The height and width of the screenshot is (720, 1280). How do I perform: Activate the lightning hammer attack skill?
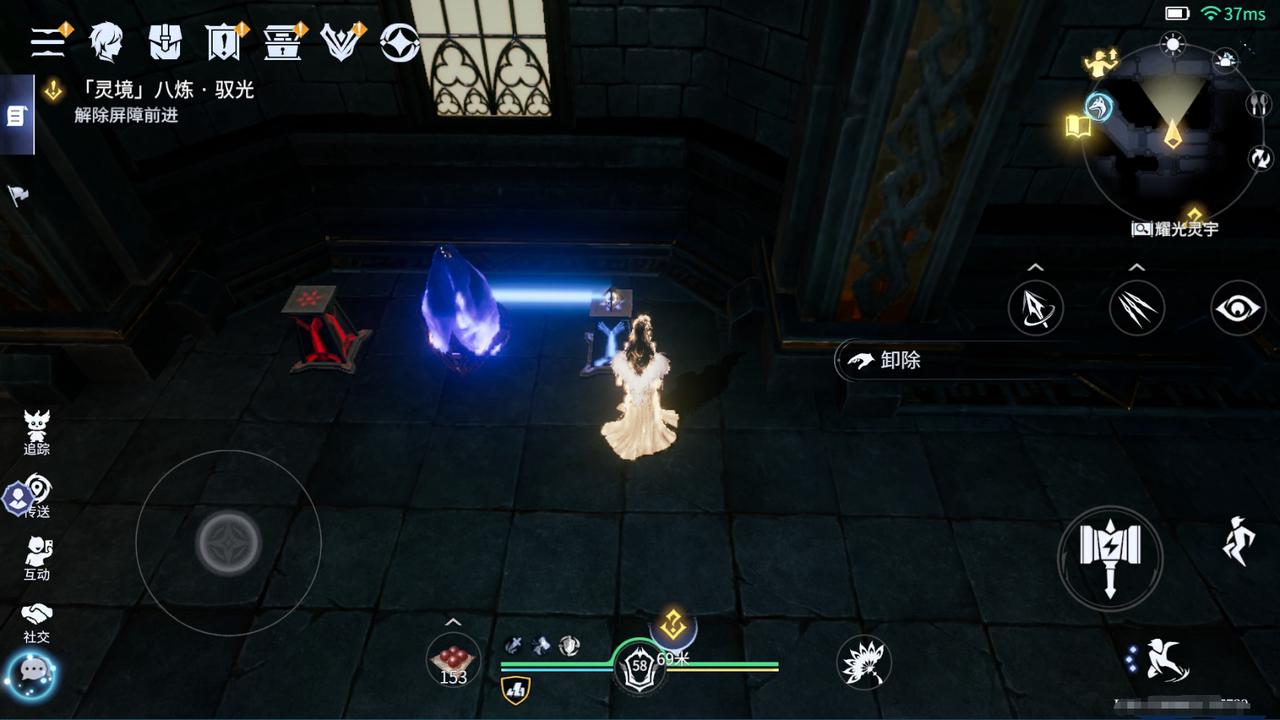(x=1110, y=558)
